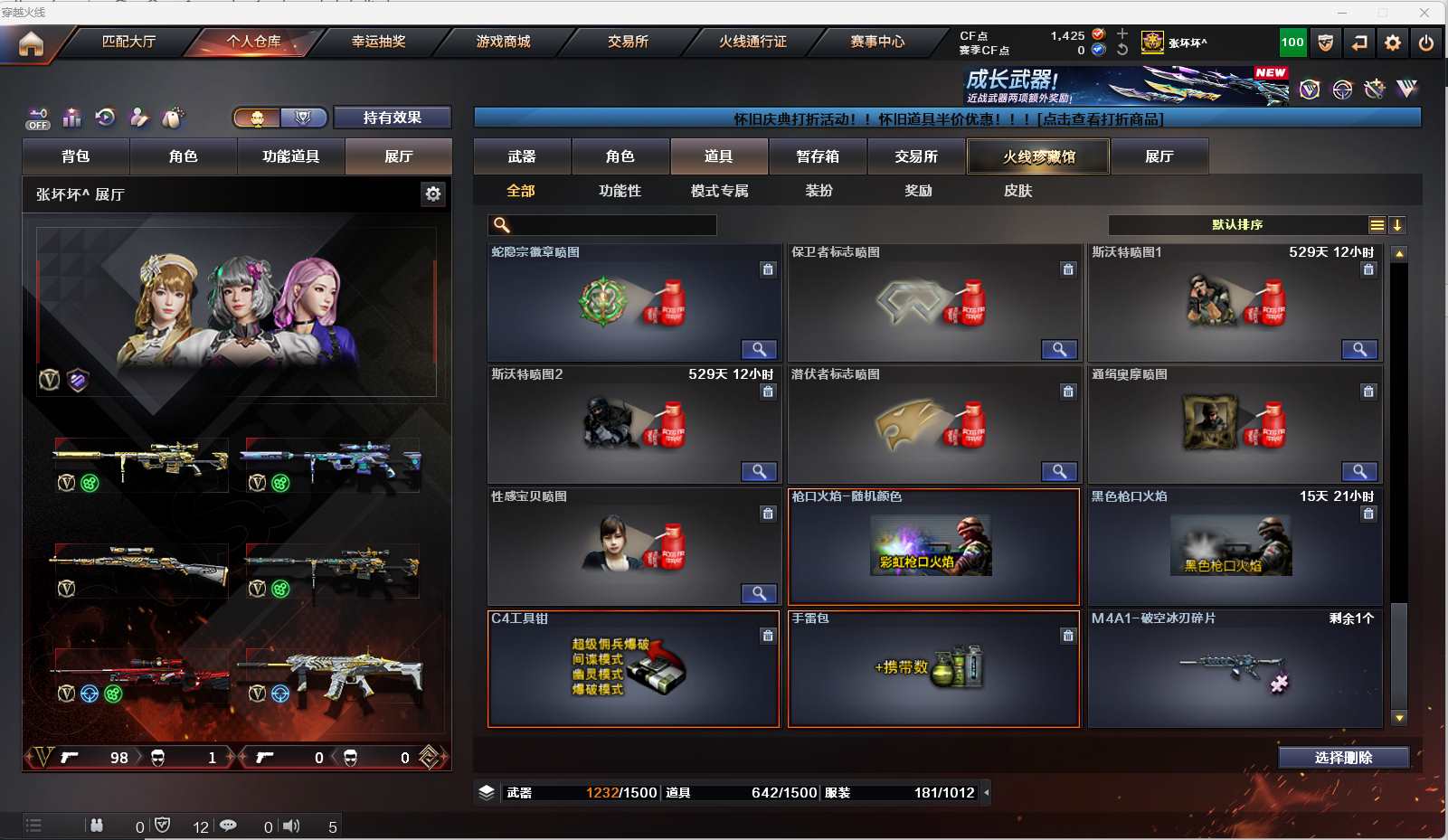Open the gear settings in top bar
Screen dimensions: 1448x840
[x=1393, y=42]
